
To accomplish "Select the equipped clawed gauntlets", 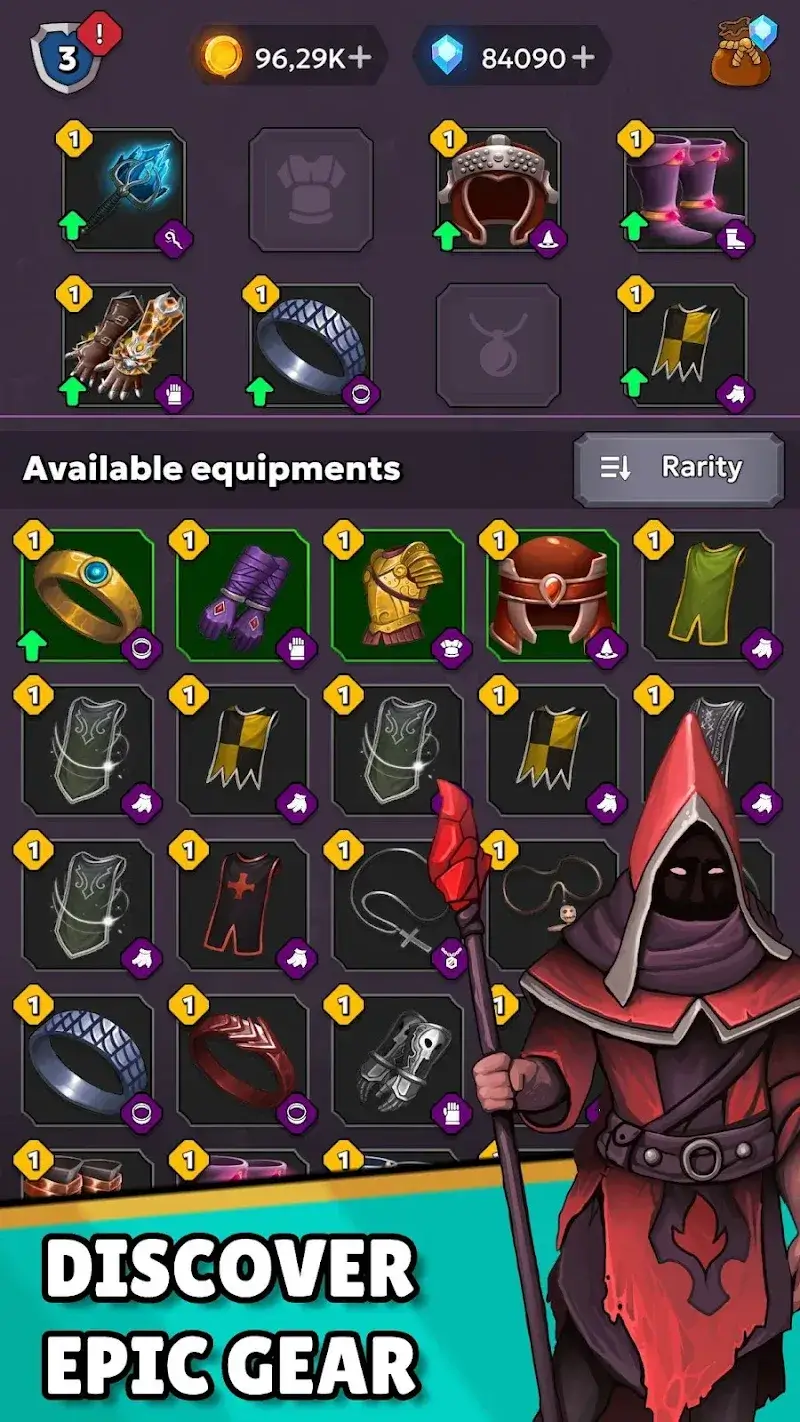I will [x=124, y=345].
